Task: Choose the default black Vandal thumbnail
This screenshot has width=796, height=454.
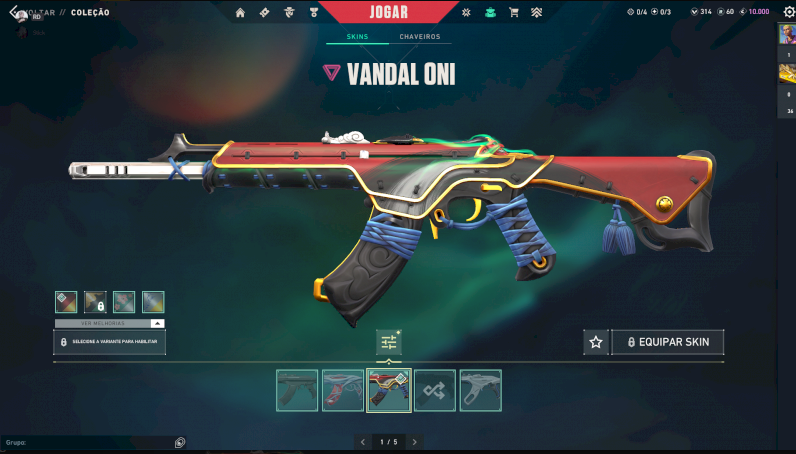Action: coord(297,390)
